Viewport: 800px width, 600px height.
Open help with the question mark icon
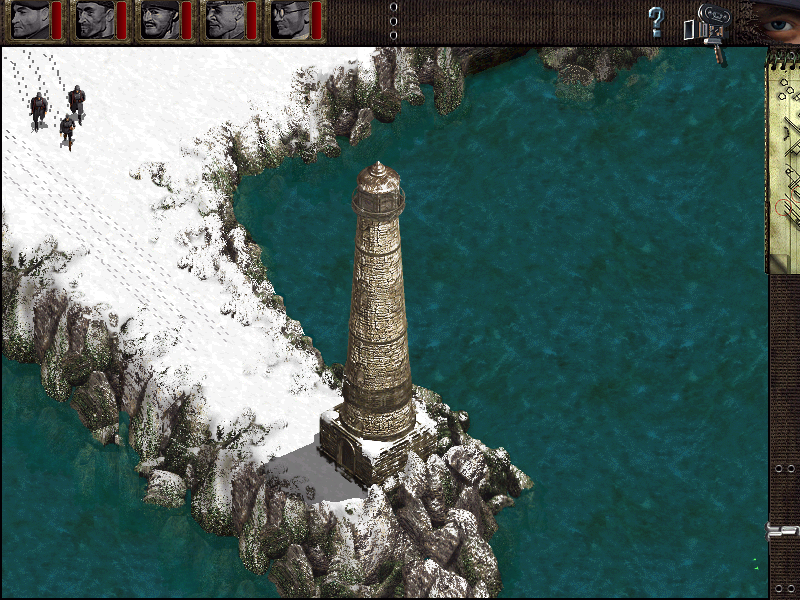click(656, 21)
